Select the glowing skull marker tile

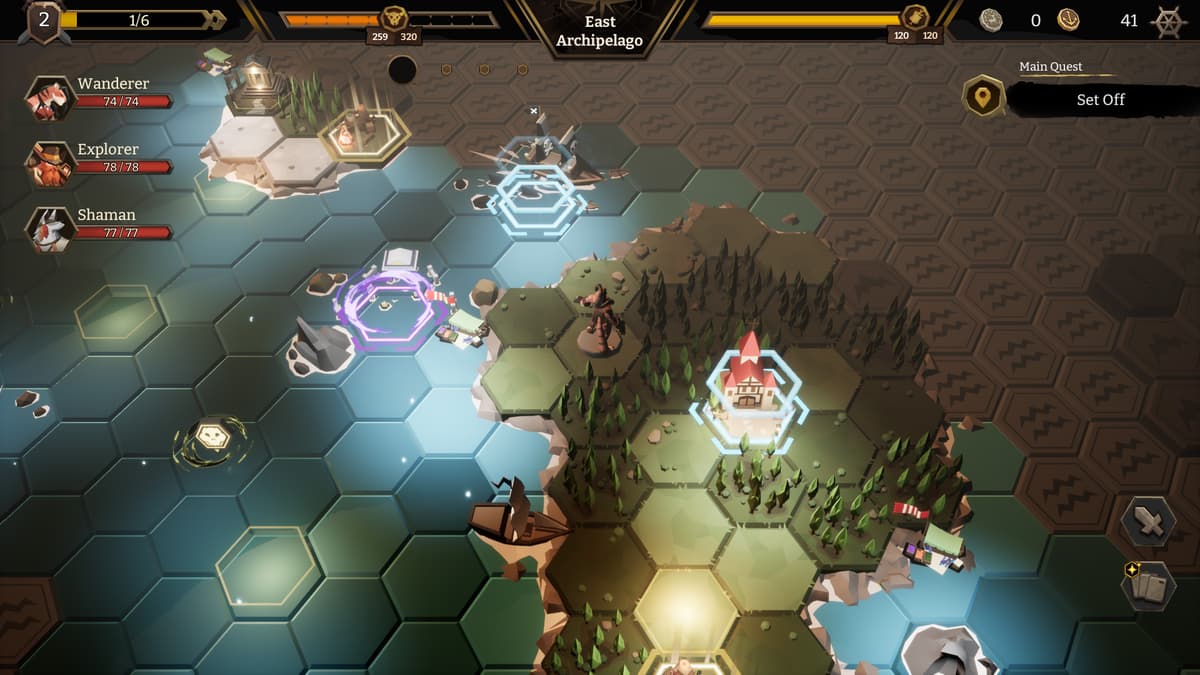[x=211, y=437]
